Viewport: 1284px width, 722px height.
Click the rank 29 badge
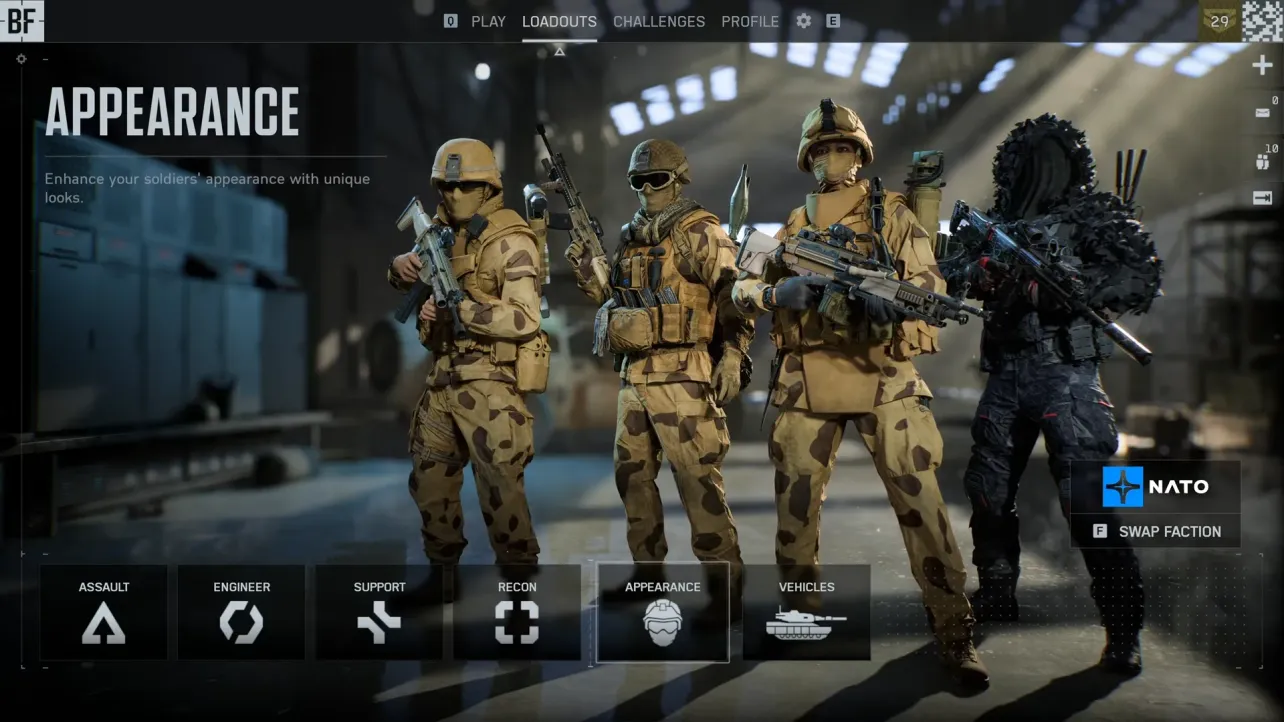point(1218,20)
